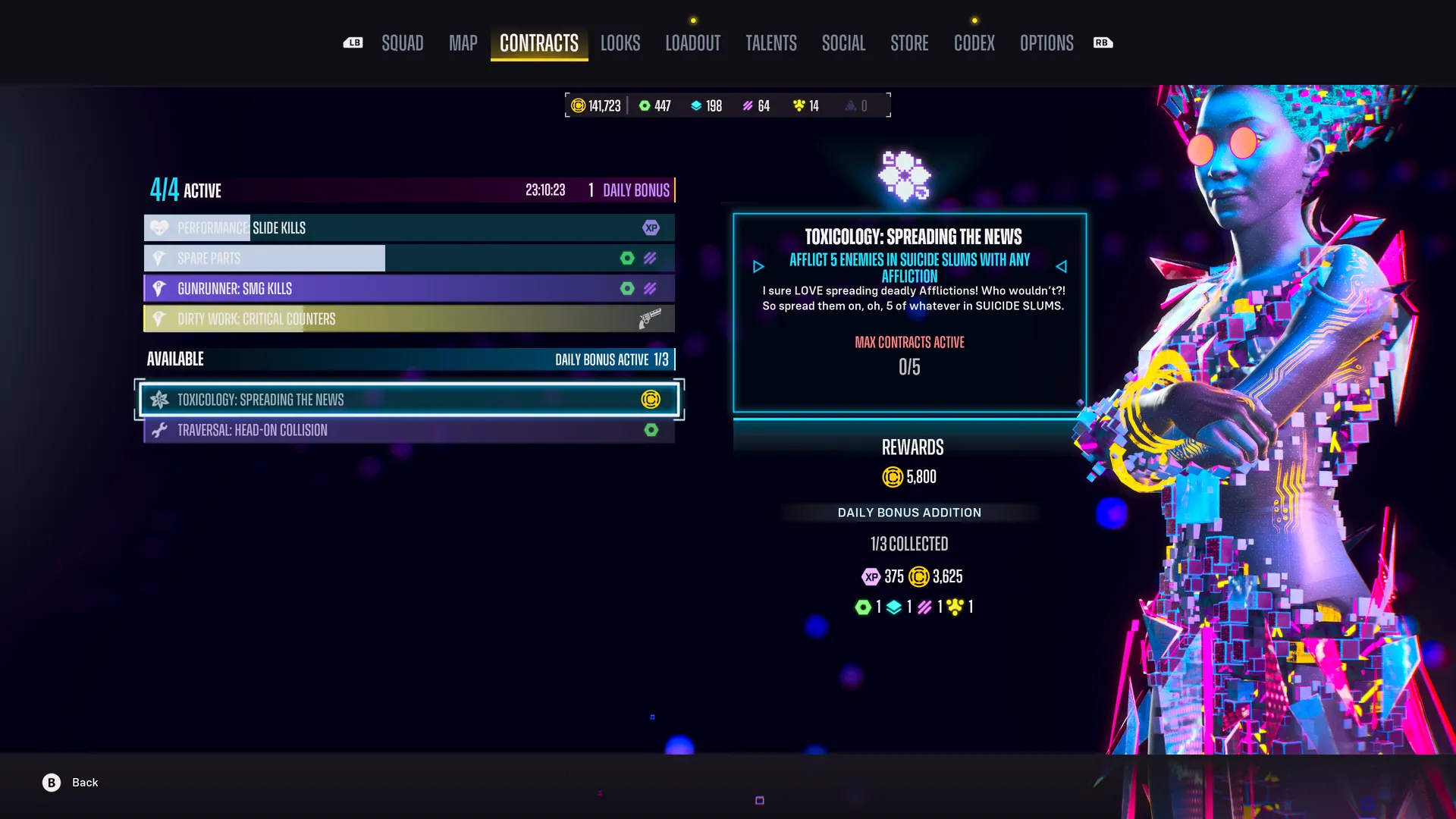Open the Codex tab
The width and height of the screenshot is (1456, 819).
click(x=974, y=43)
